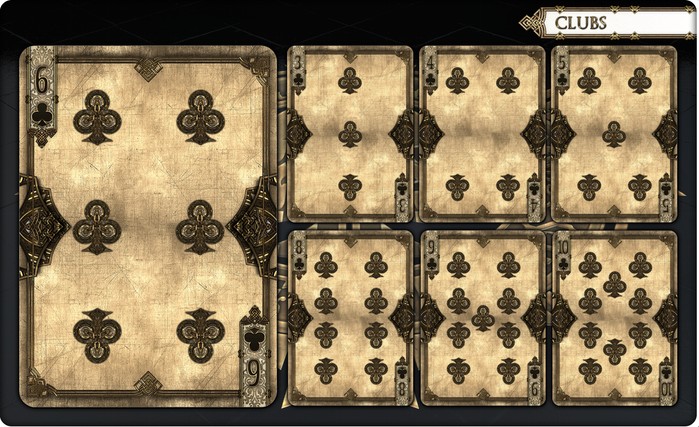Open the 5 of clubs card
699x427 pixels.
[614, 133]
